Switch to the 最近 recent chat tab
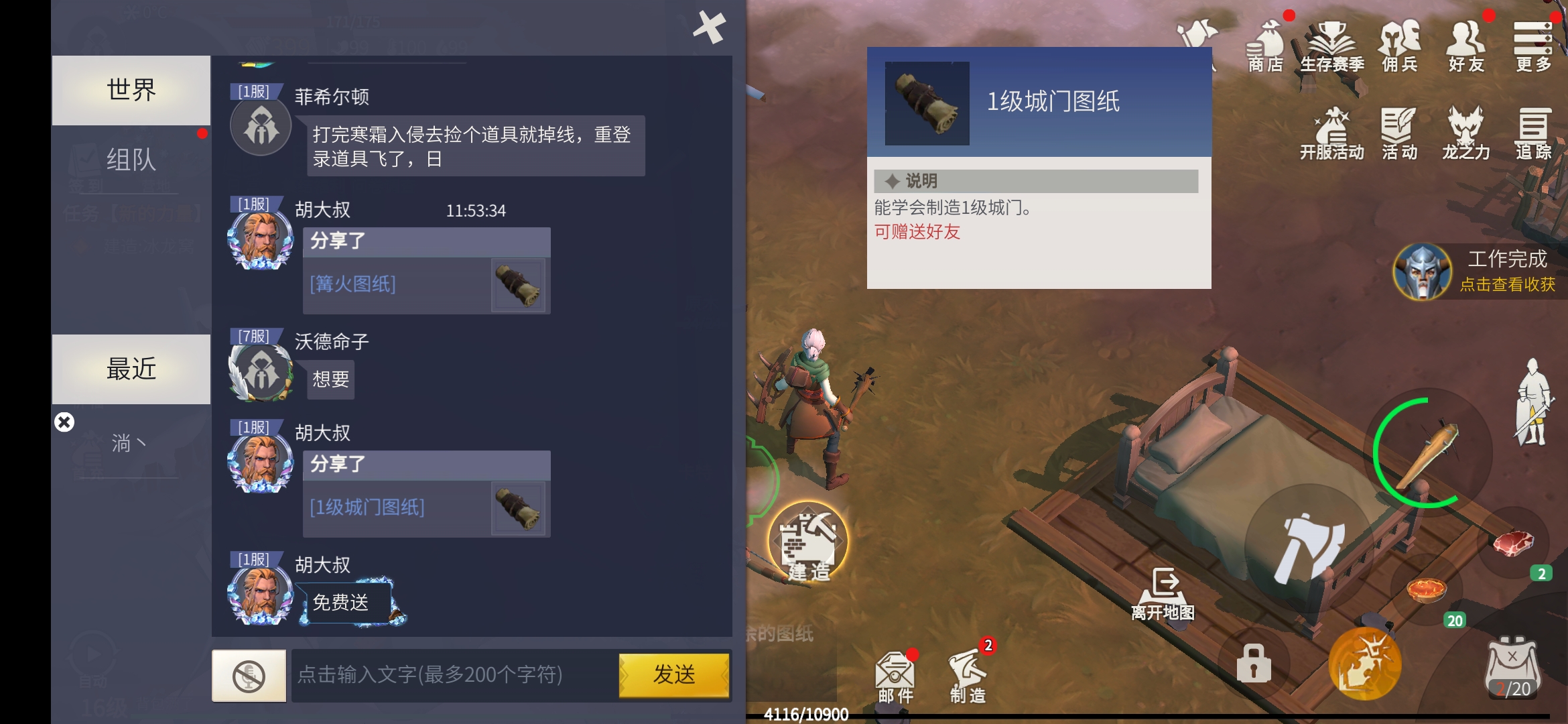Viewport: 1568px width, 724px height. coord(131,369)
